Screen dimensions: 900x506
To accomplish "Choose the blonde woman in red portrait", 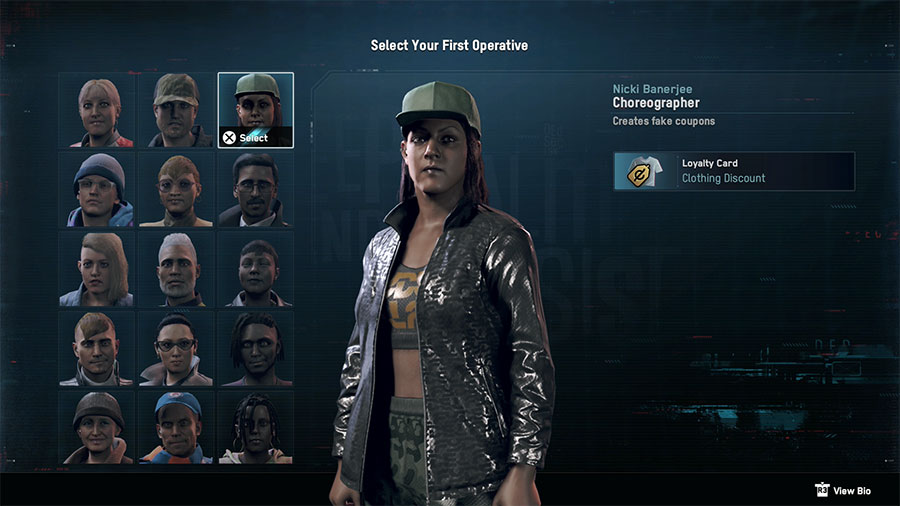I will (x=95, y=110).
